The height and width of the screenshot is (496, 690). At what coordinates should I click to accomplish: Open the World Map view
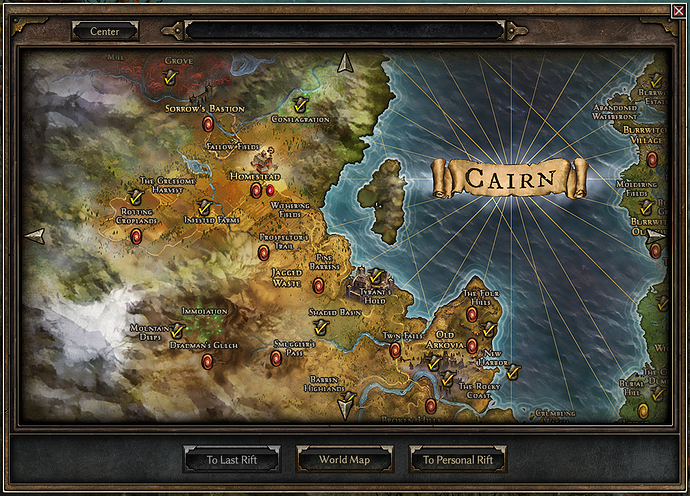click(345, 460)
